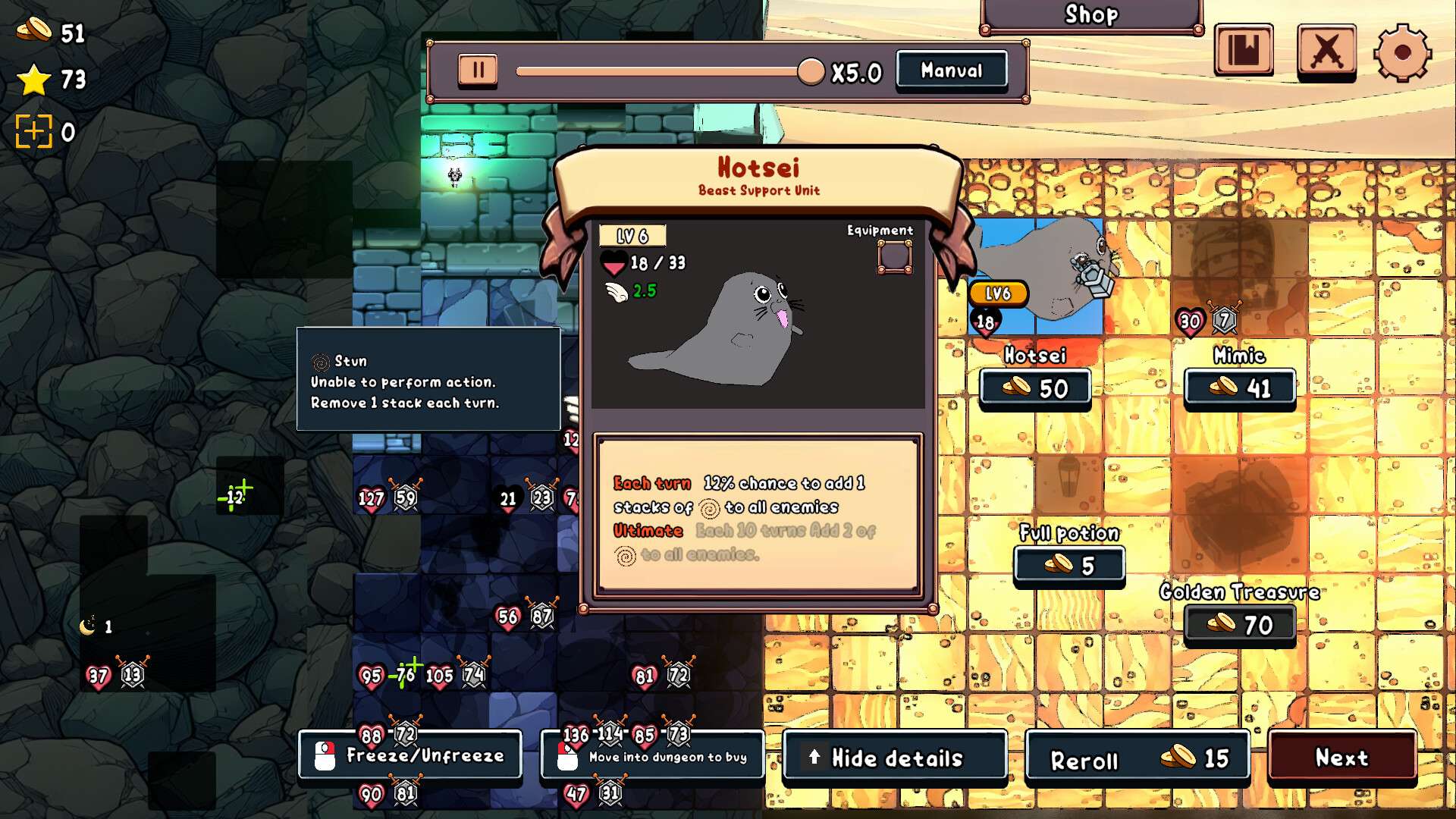This screenshot has height=819, width=1456.
Task: Proceed with the Next button
Action: tap(1341, 757)
